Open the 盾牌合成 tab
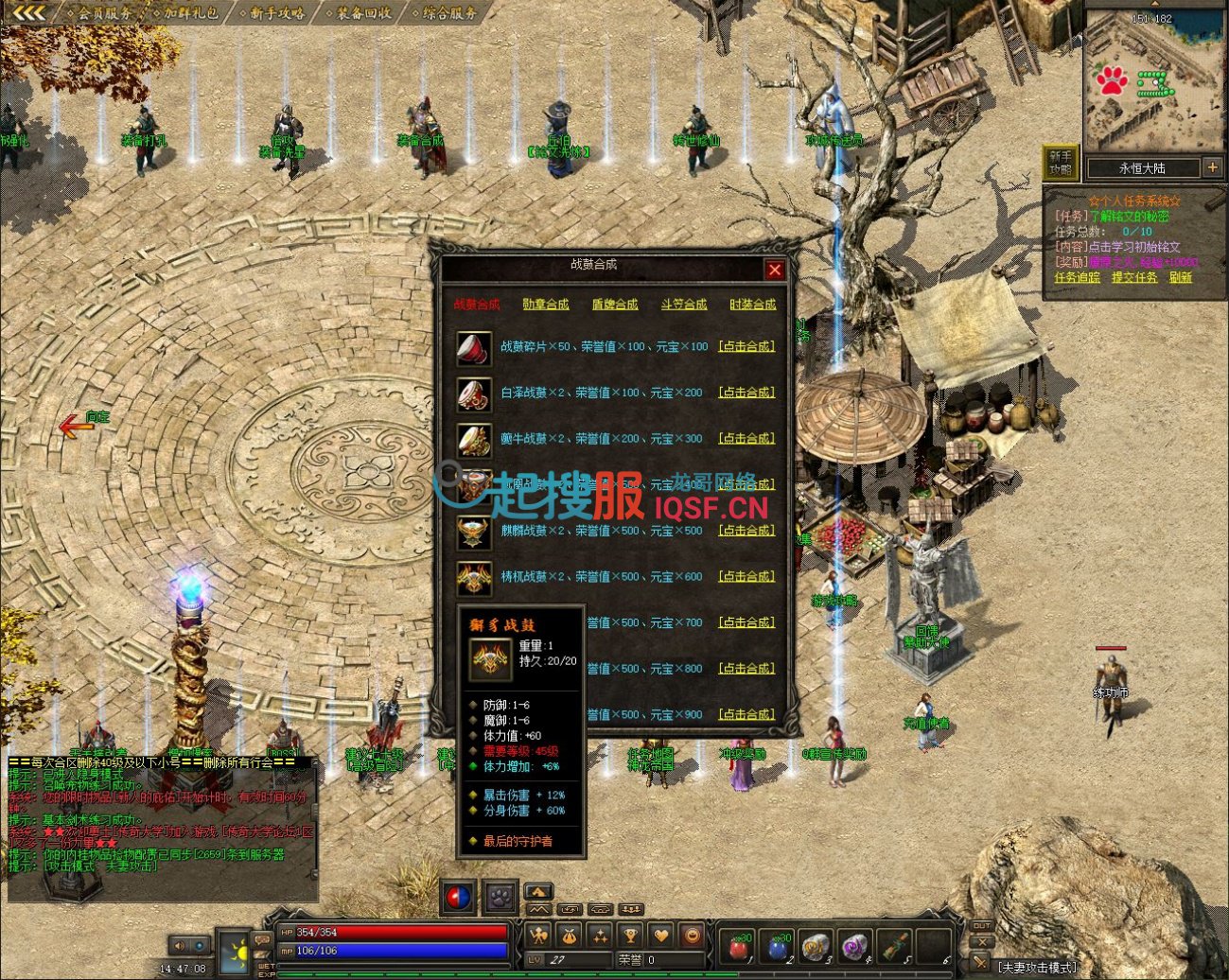This screenshot has height=980, width=1229. [615, 305]
